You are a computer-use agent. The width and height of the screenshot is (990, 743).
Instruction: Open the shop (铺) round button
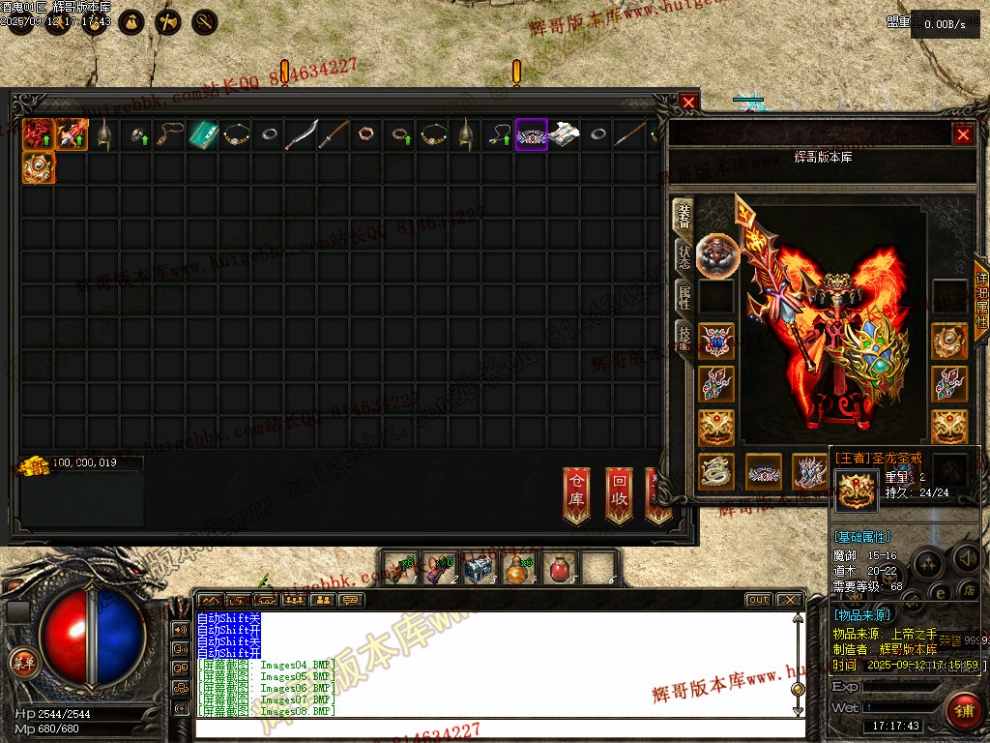pos(964,711)
